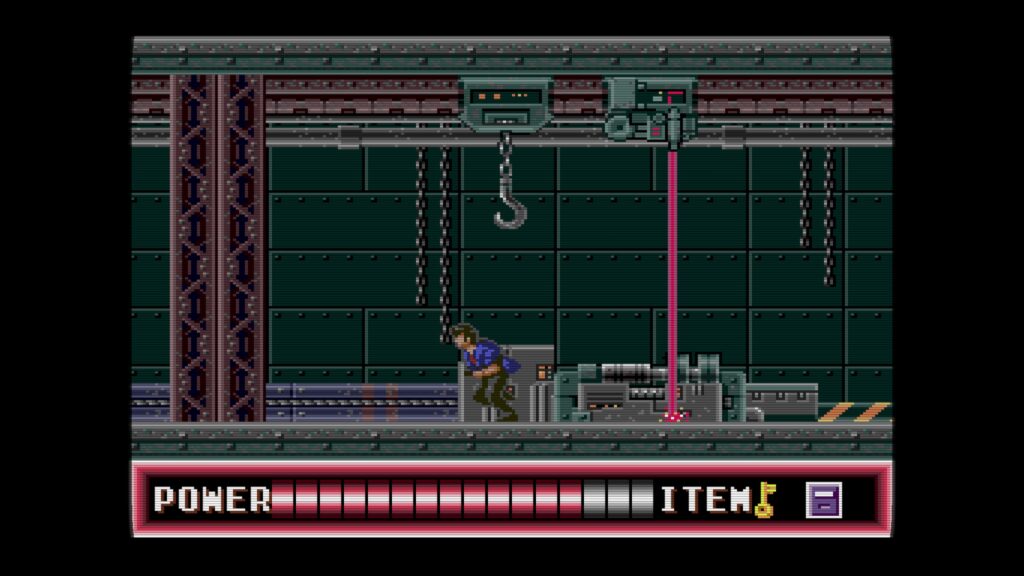Select the purple floppy disk item
1024x576 pixels.
click(x=824, y=500)
